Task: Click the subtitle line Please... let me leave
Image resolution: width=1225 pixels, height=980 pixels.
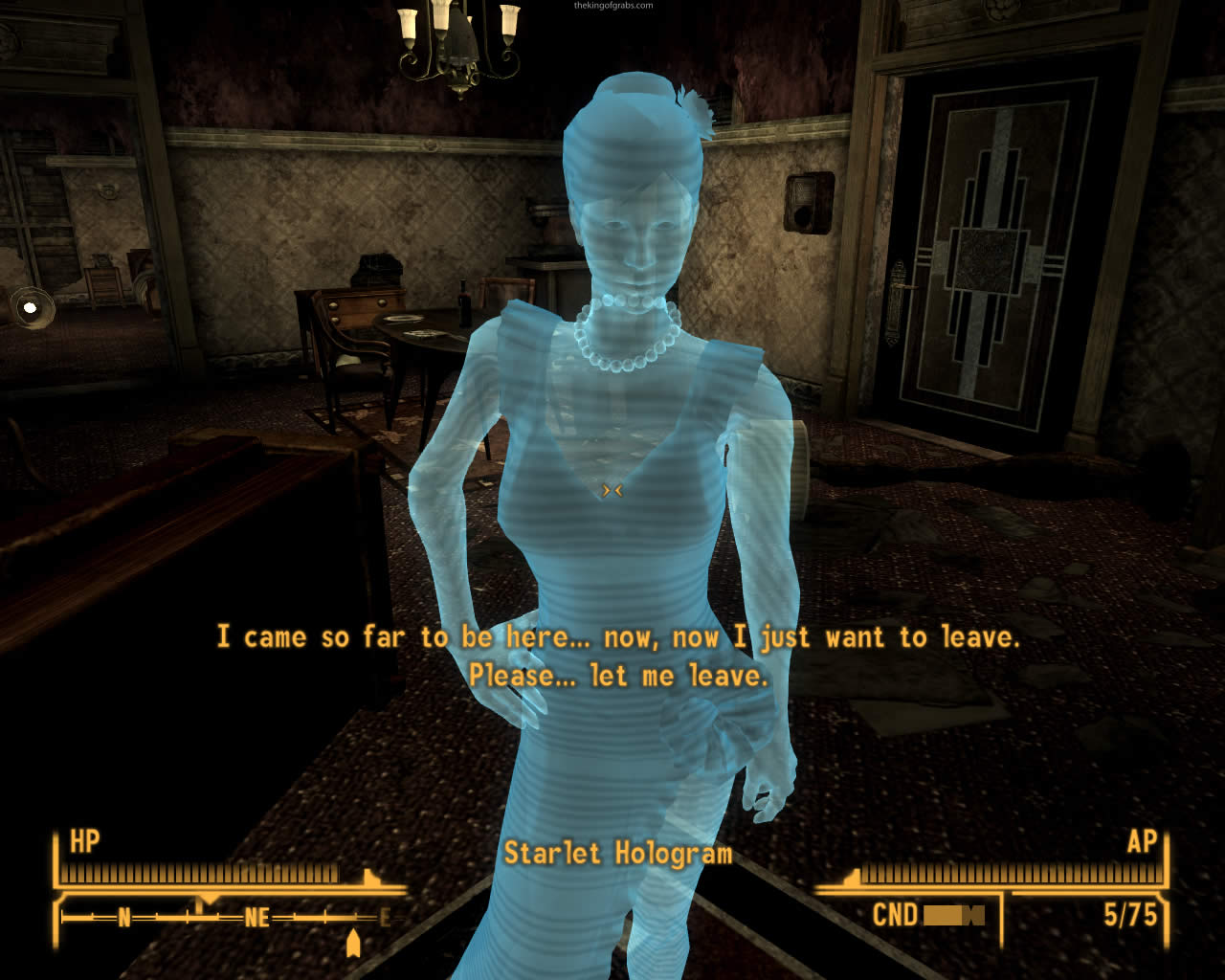Action: click(x=620, y=675)
